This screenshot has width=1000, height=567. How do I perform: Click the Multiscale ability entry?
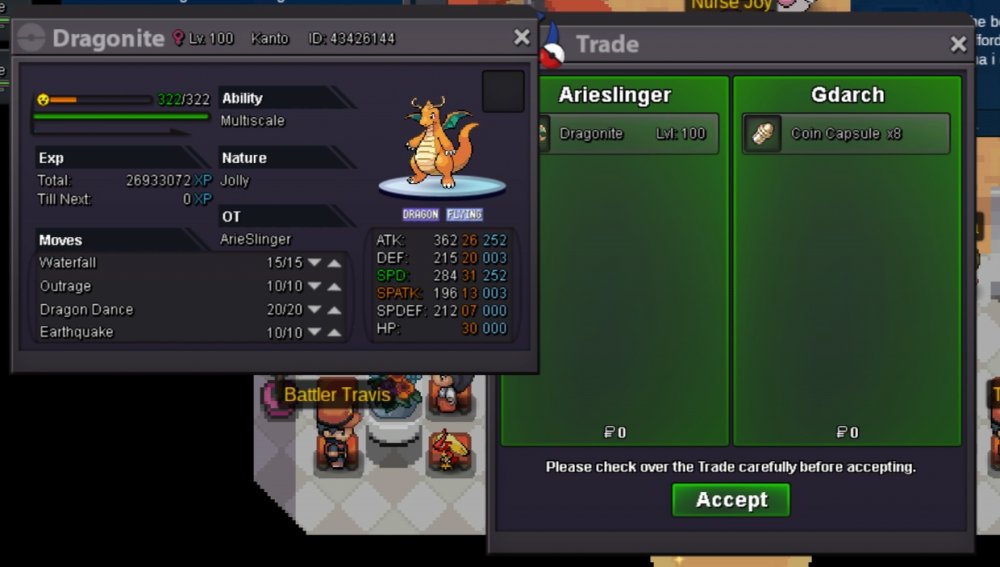(x=253, y=120)
